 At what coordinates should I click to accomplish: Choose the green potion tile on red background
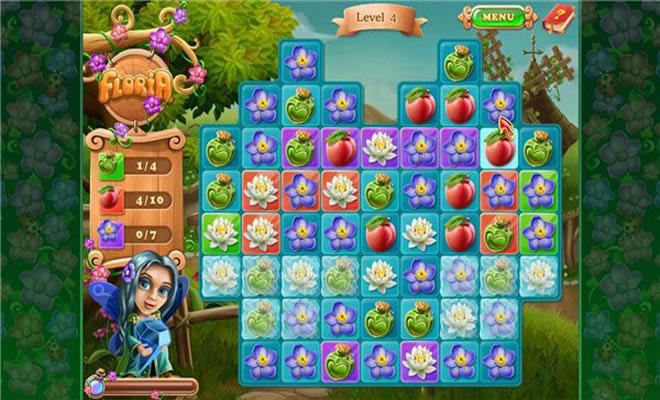[x=498, y=232]
